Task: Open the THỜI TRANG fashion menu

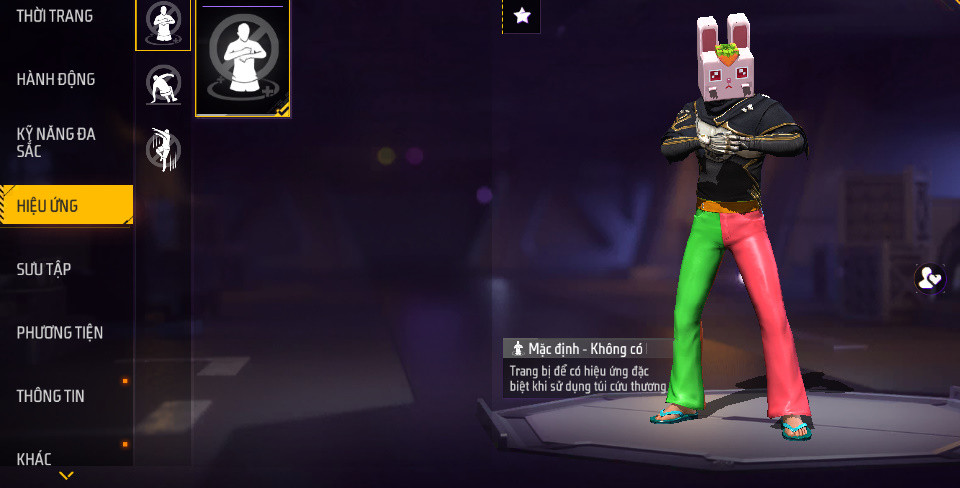Action: coord(55,16)
